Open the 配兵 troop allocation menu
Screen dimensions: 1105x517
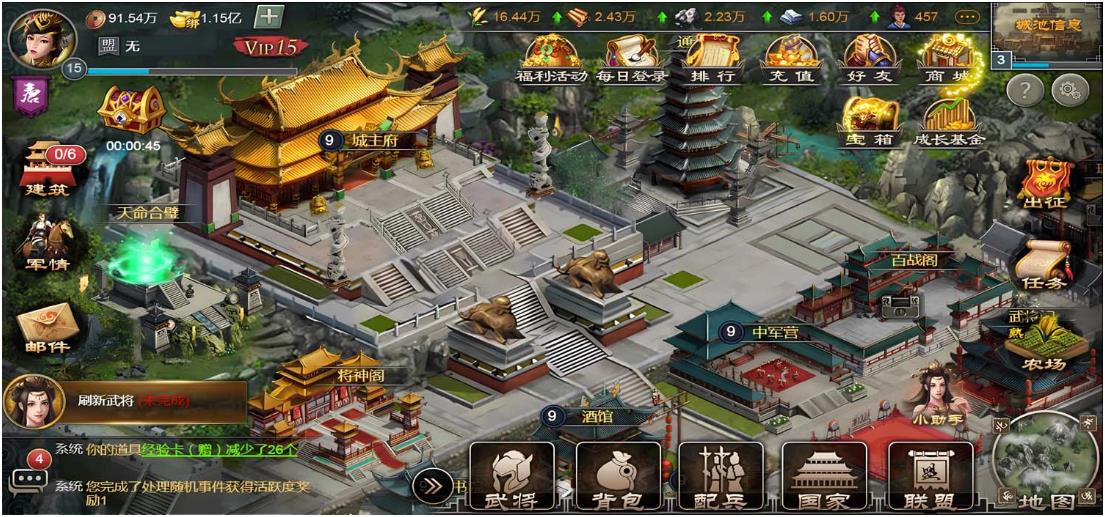coord(720,477)
